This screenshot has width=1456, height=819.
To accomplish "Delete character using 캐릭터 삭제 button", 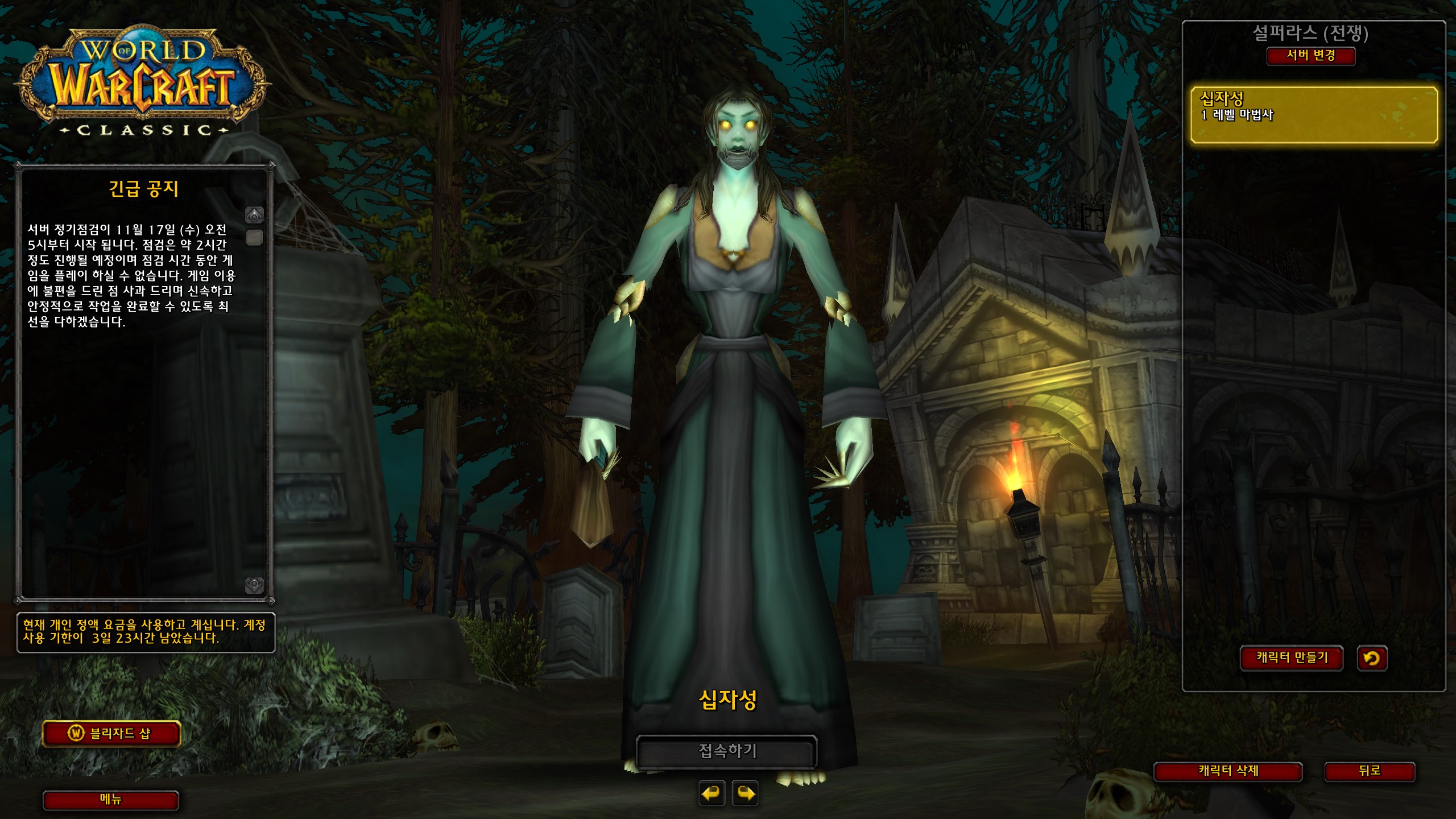I will point(1228,771).
